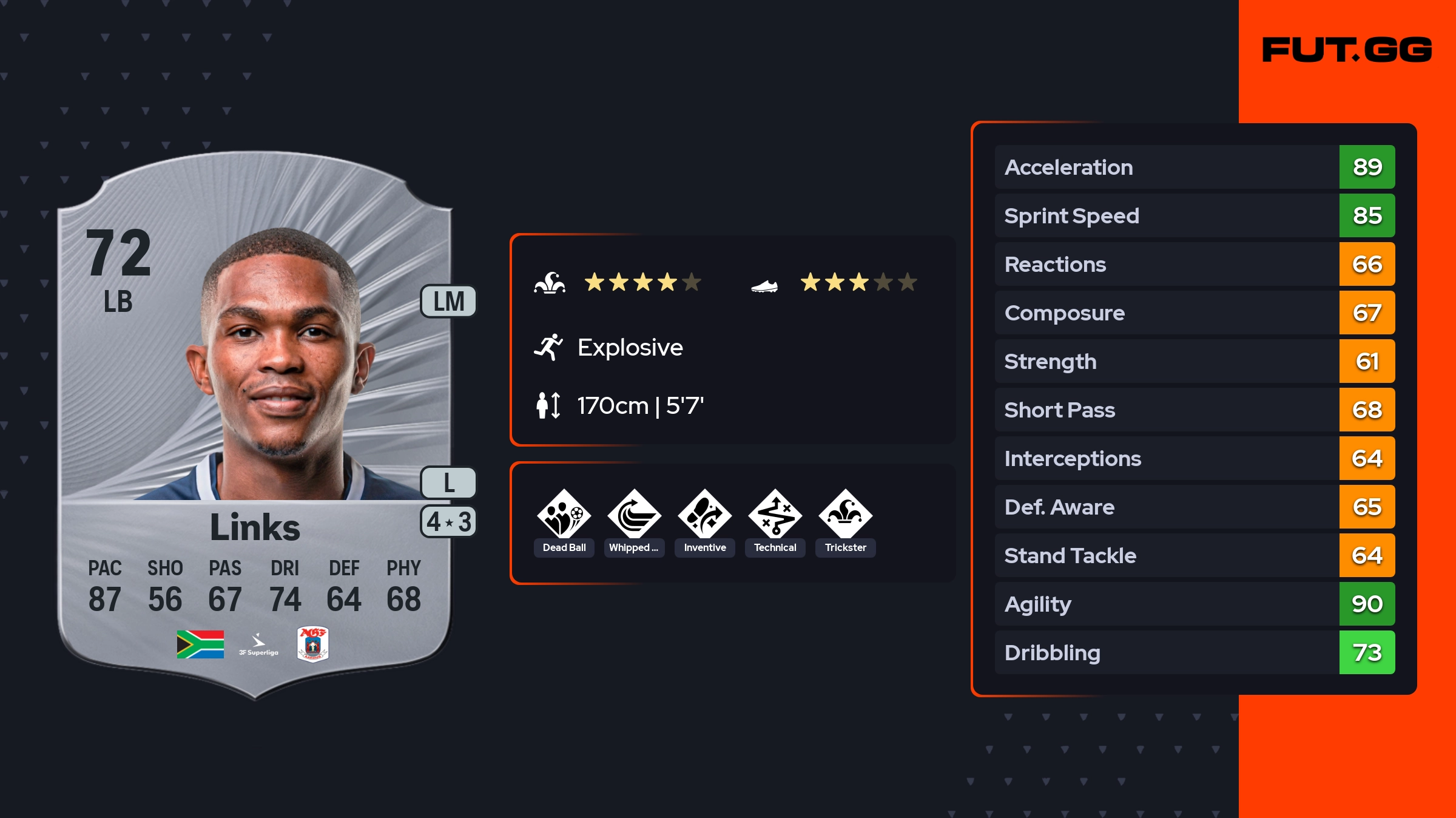Click the AGF club badge on card
This screenshot has height=818, width=1456.
(313, 644)
